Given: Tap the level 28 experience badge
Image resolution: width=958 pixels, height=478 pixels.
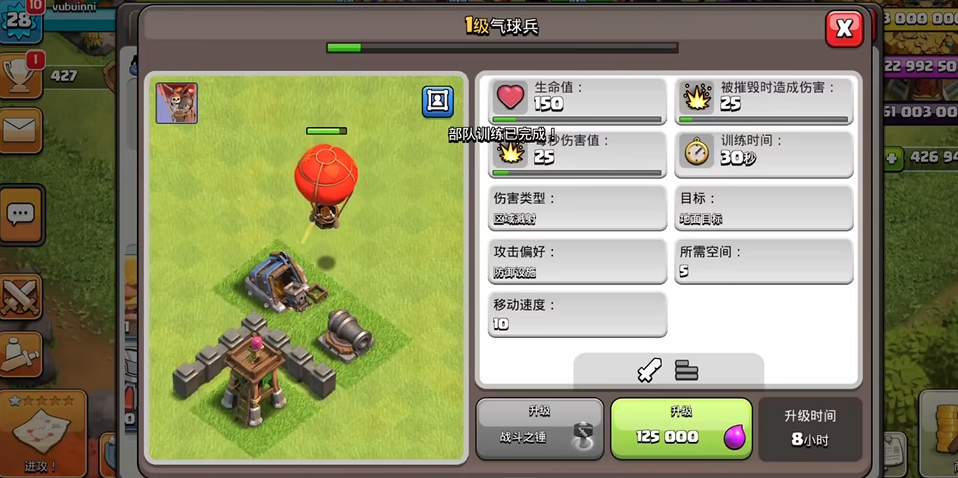Looking at the screenshot, I should tap(20, 20).
